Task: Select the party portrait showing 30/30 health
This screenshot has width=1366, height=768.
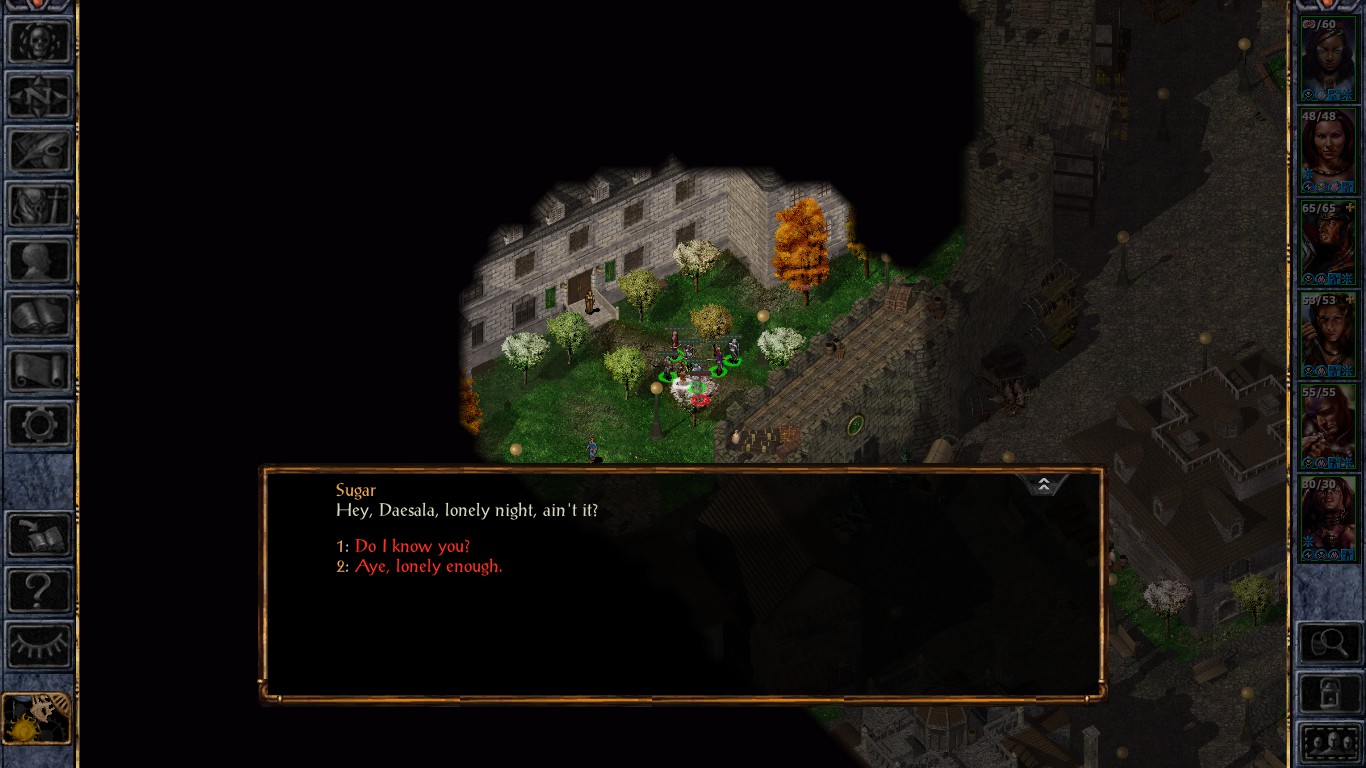Action: (x=1328, y=519)
